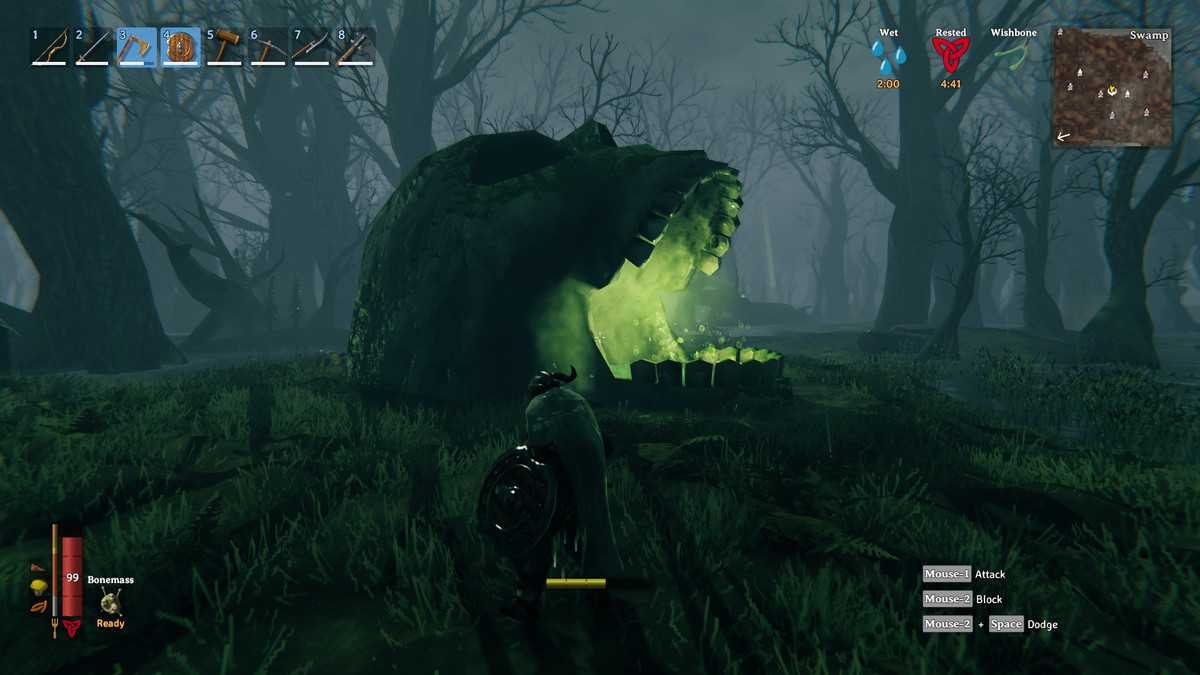
Task: Click the Wet status effect icon
Action: pyautogui.click(x=888, y=56)
